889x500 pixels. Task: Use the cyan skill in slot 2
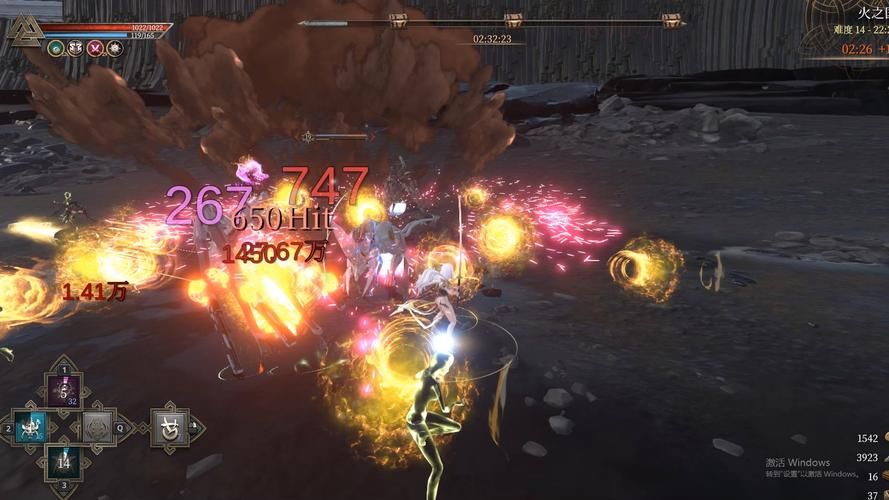[x=31, y=427]
